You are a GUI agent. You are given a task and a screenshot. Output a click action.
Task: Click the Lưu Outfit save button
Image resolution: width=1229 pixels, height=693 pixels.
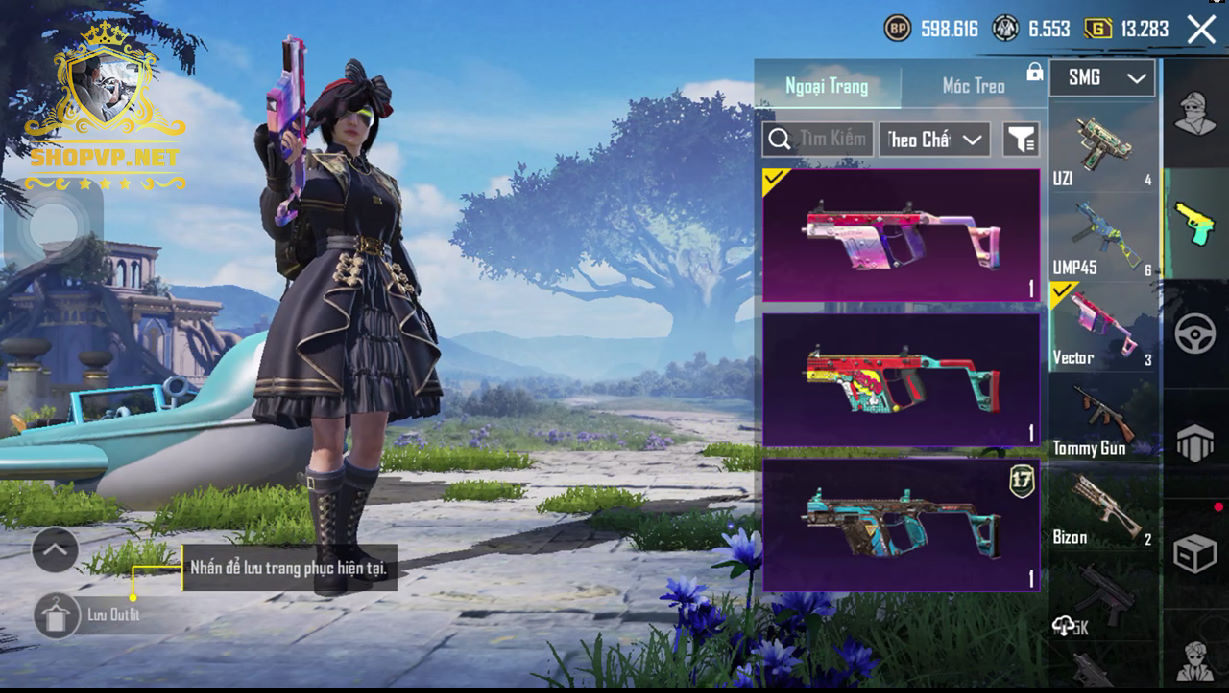pos(59,615)
